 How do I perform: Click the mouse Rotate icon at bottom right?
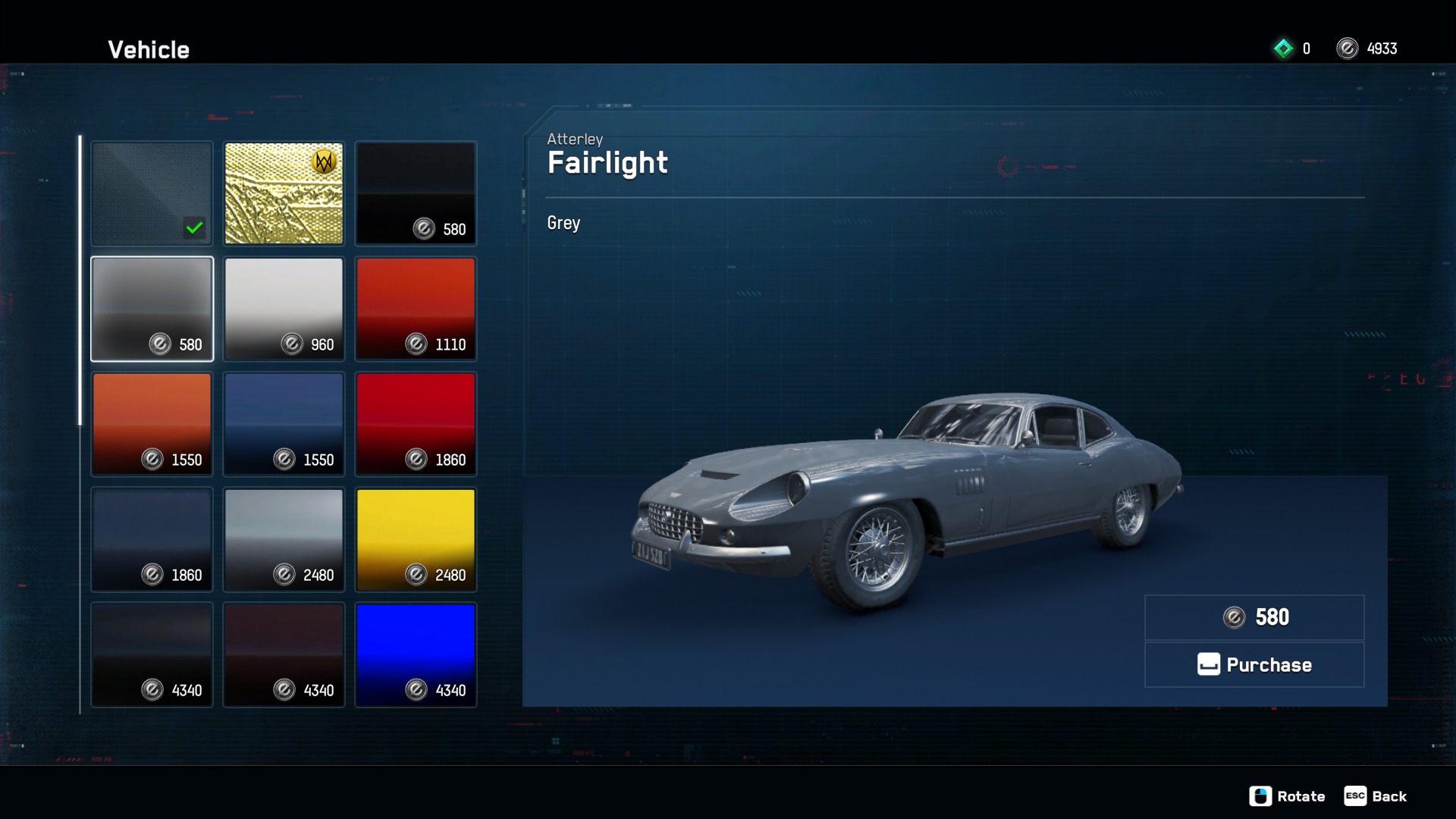(x=1261, y=796)
